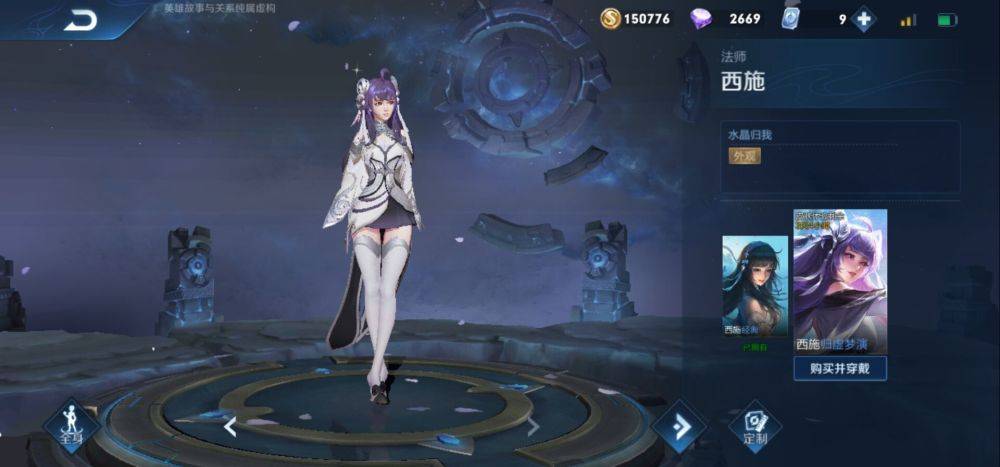Viewport: 1000px width, 467px height.
Task: Add more skin vouchers with the plus button
Action: click(863, 19)
